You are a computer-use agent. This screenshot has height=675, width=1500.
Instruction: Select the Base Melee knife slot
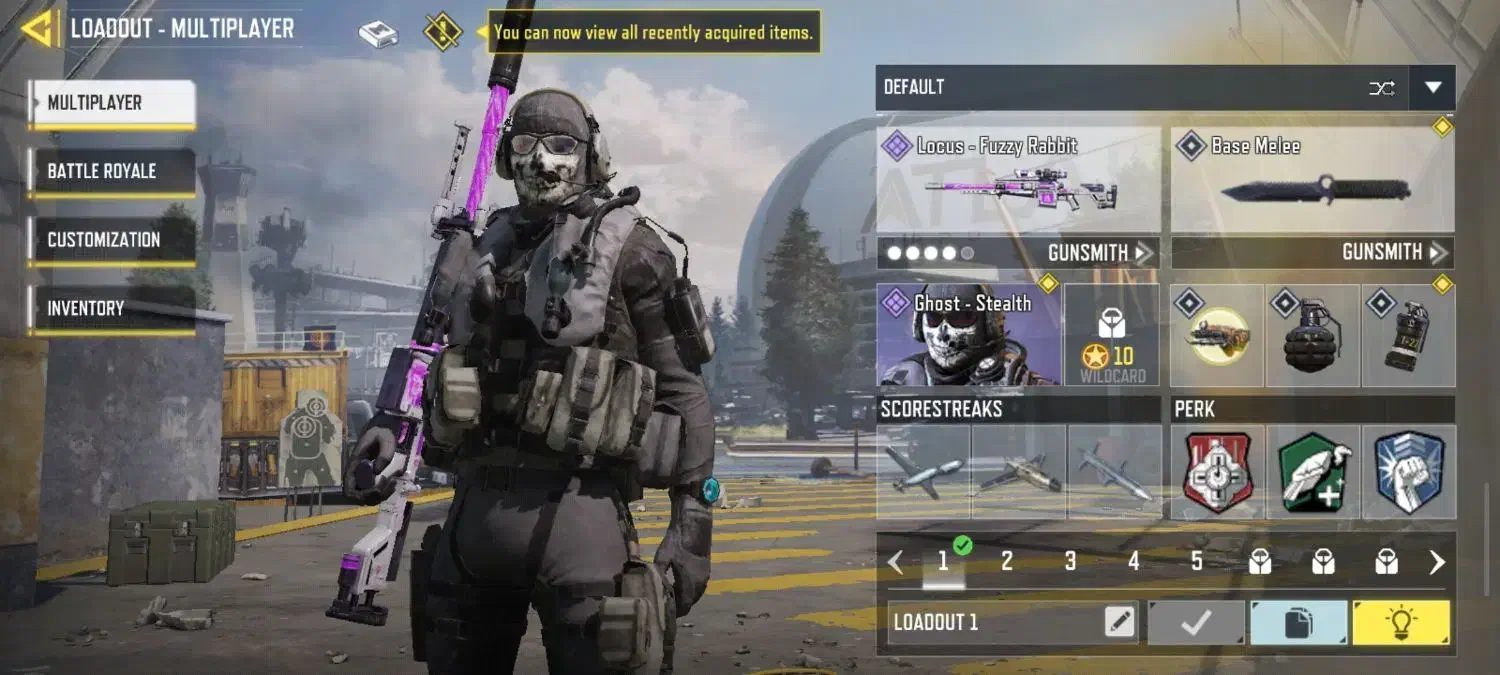coord(1312,180)
